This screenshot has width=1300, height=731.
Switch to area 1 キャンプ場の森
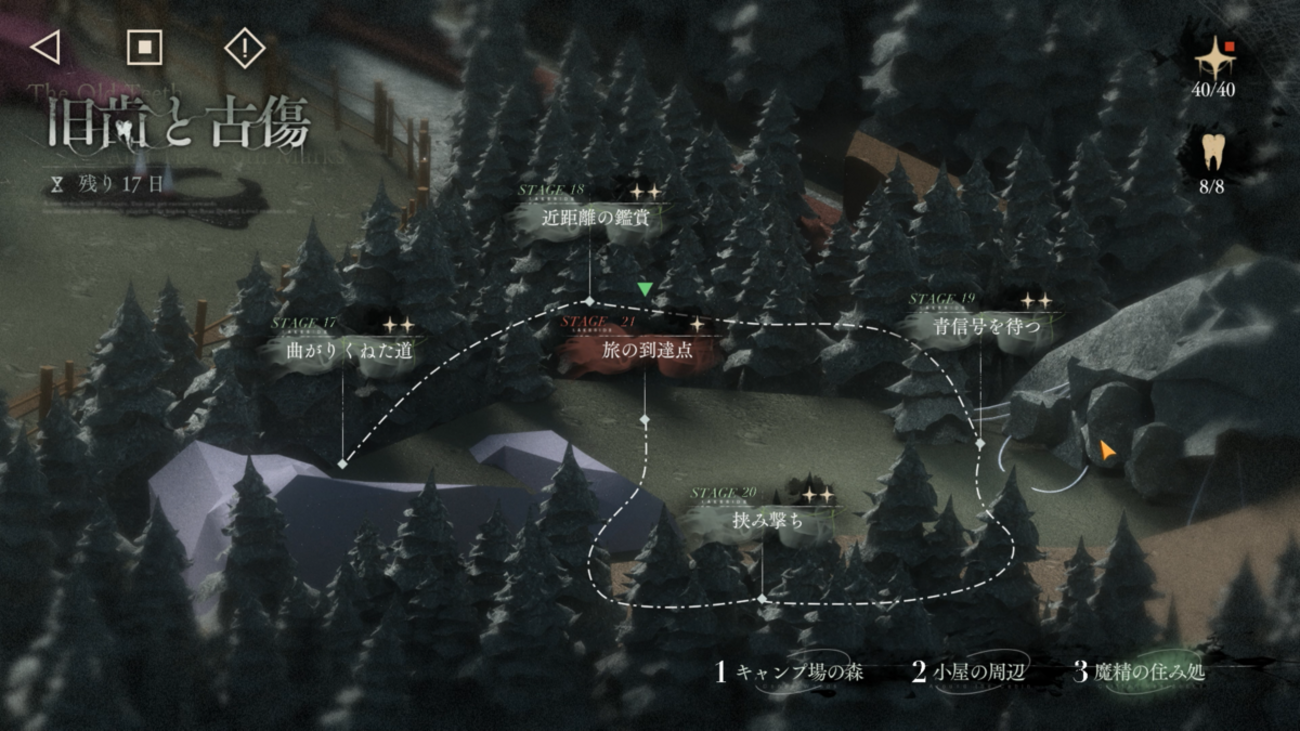coord(790,672)
